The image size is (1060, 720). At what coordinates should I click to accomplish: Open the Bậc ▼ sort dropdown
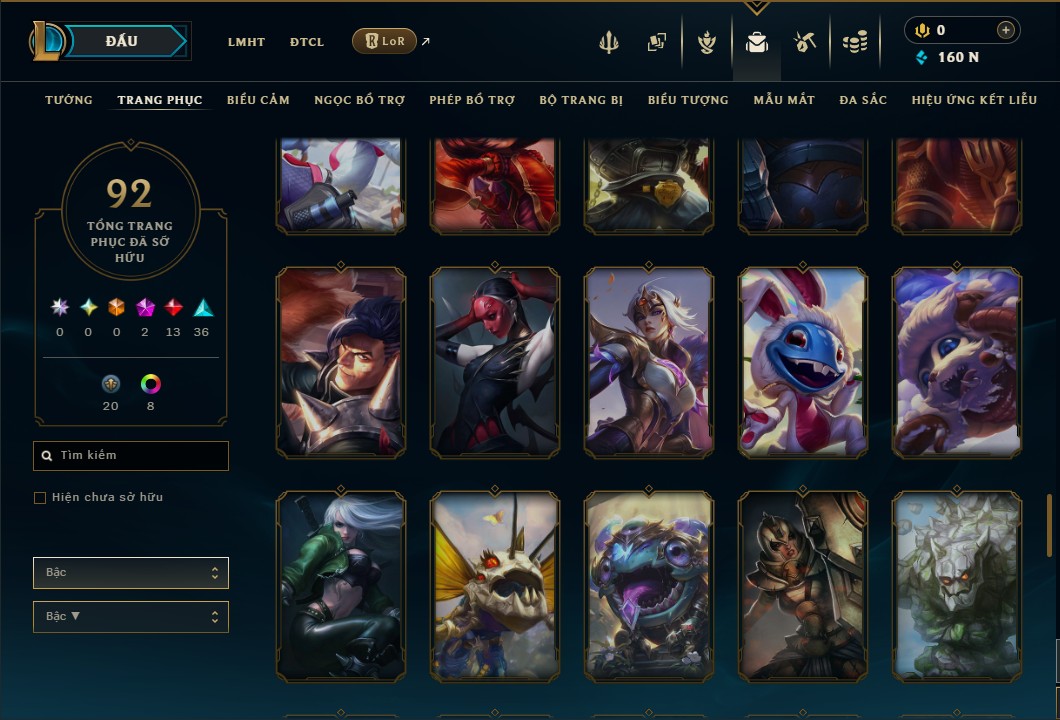(x=131, y=616)
